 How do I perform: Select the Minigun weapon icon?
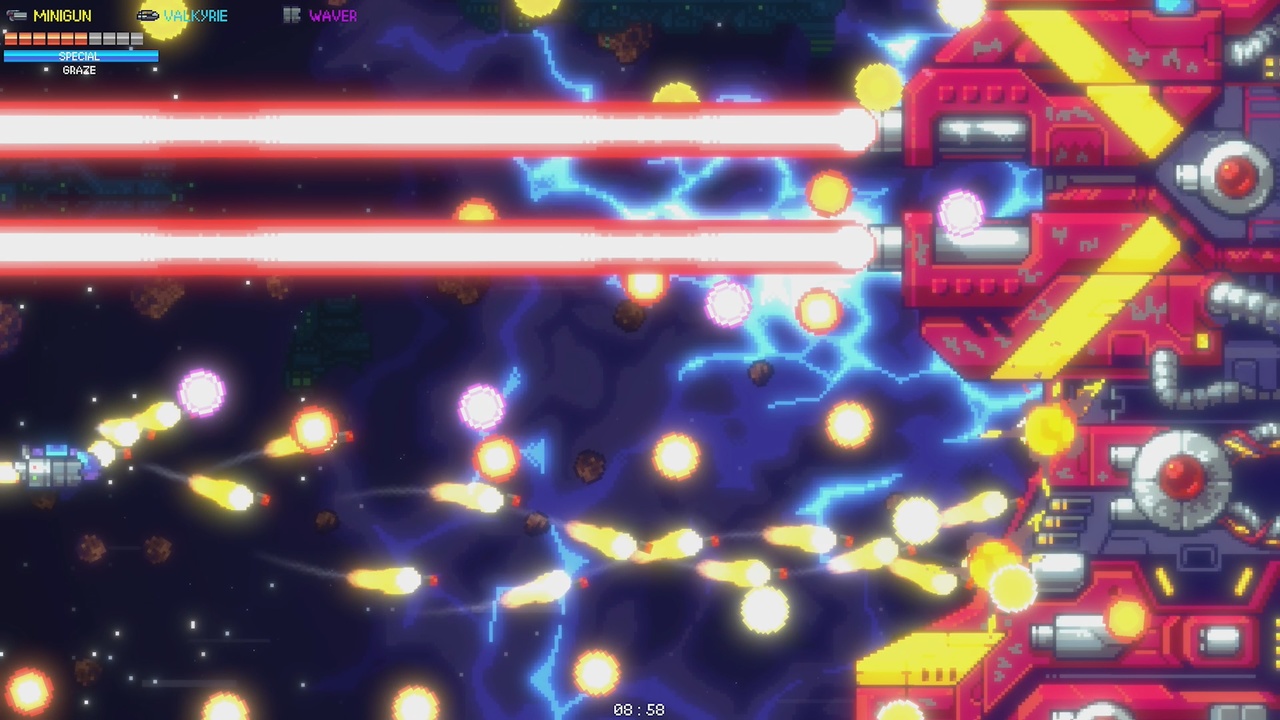pos(15,16)
